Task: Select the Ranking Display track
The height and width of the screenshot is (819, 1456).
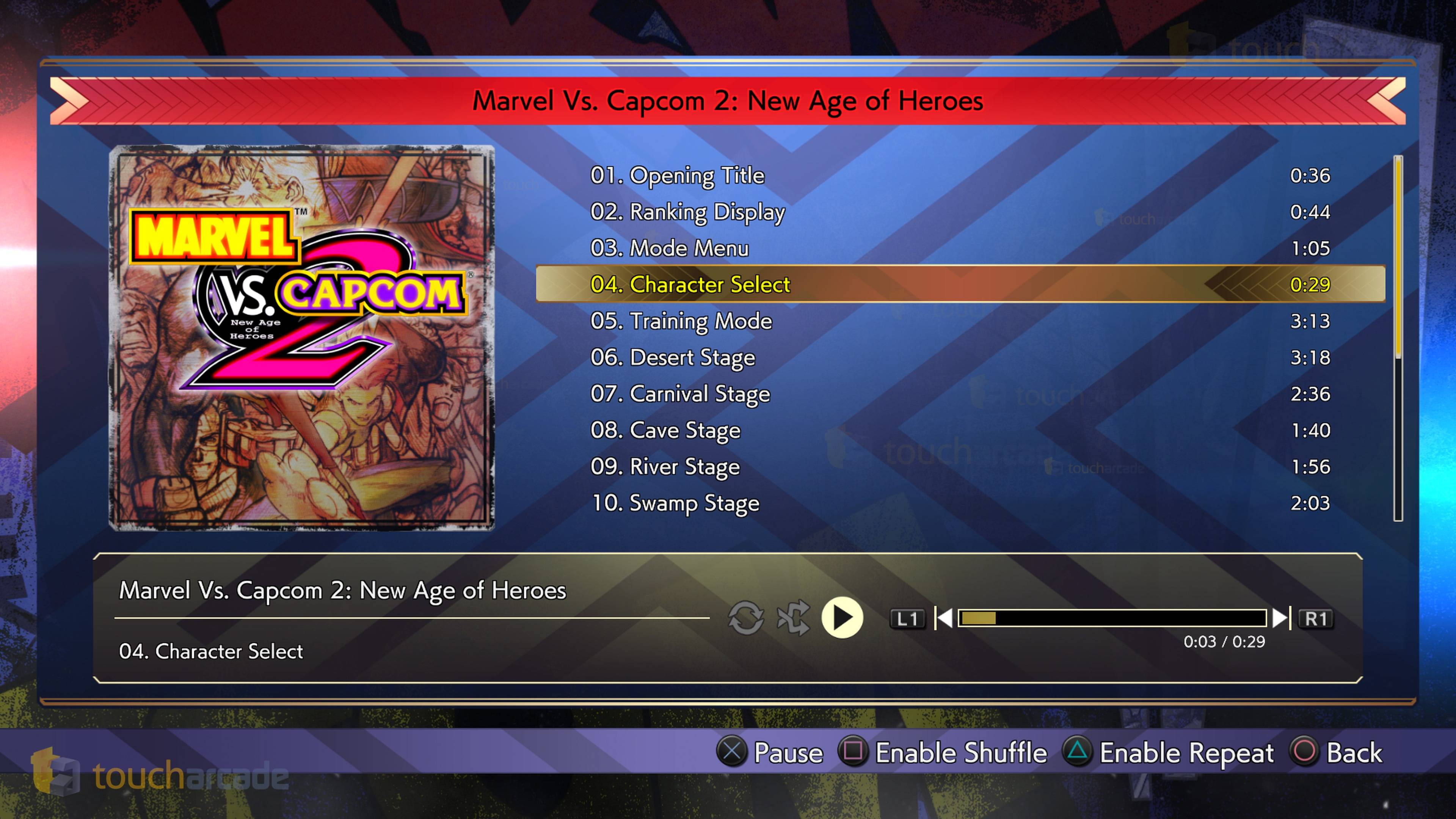Action: 687,212
